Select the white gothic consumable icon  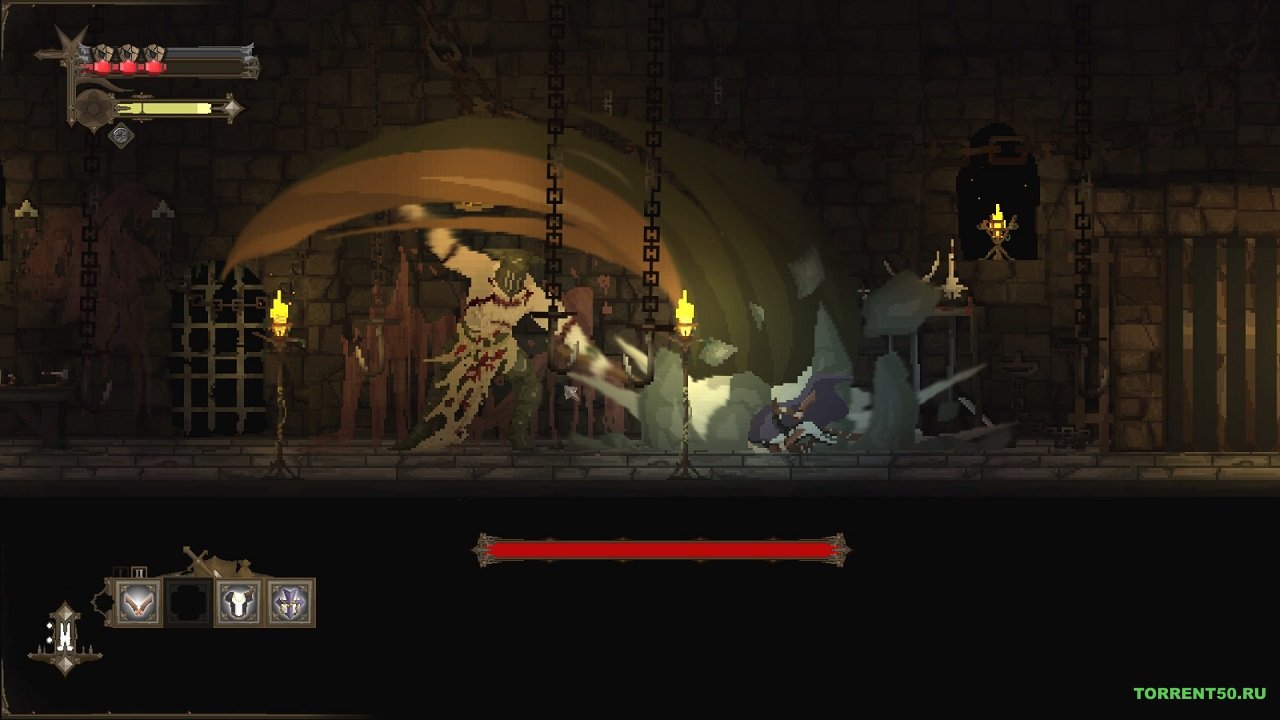[65, 636]
